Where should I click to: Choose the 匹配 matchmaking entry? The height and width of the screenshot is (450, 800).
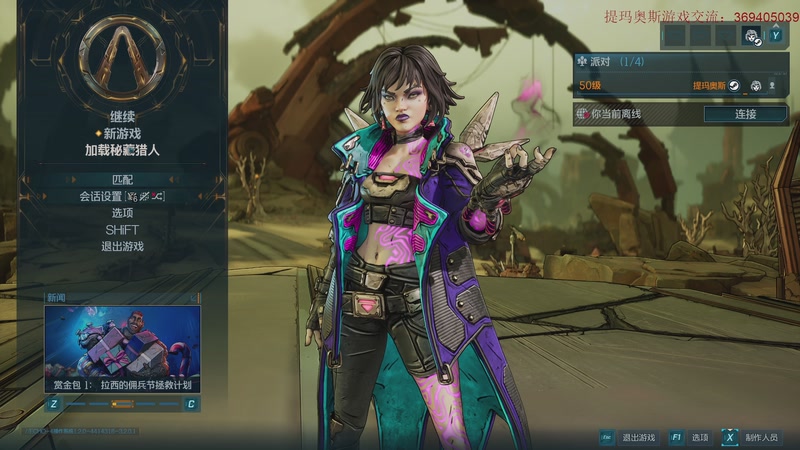pos(122,179)
